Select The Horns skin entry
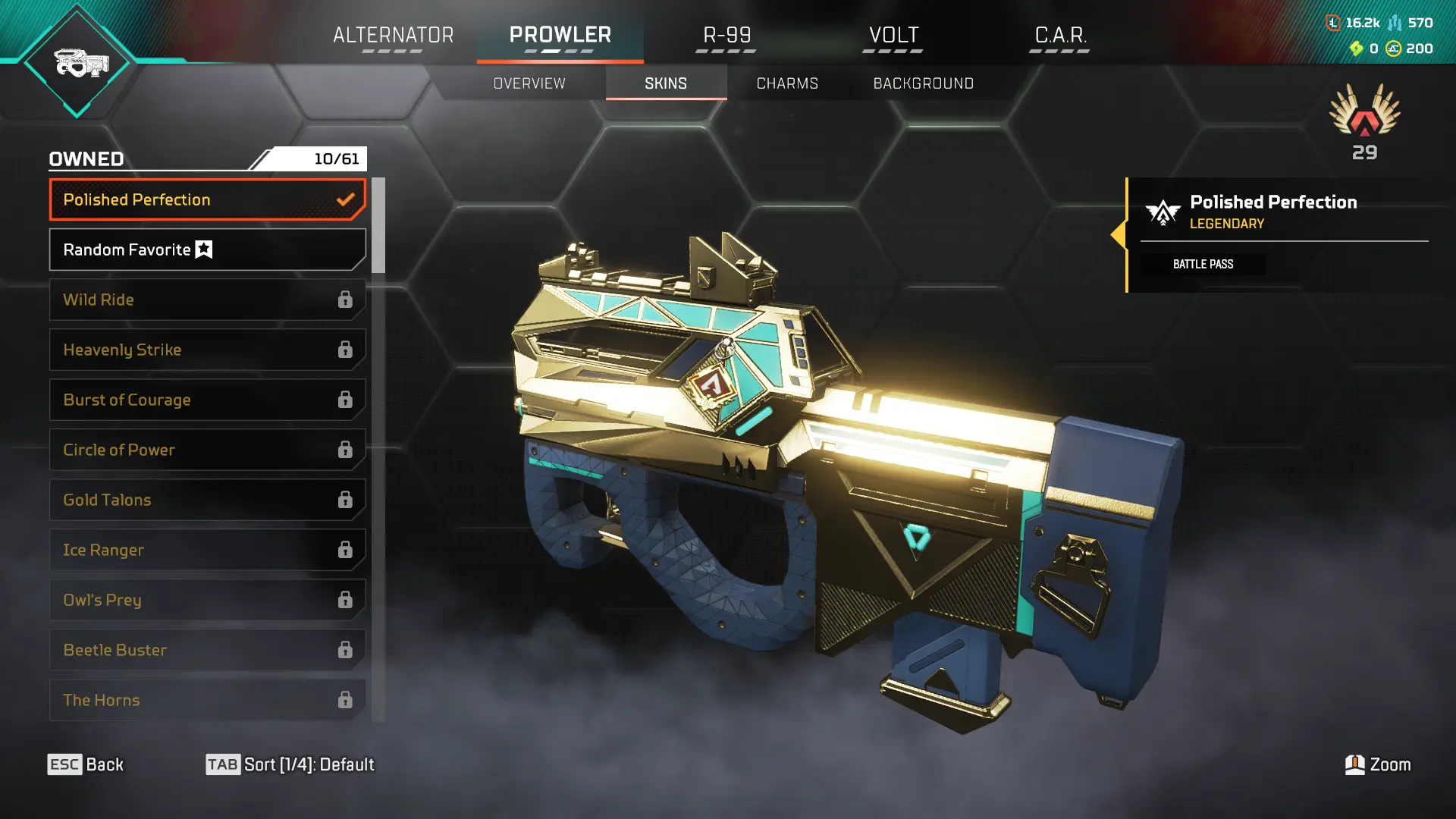Viewport: 1456px width, 819px height. (207, 700)
